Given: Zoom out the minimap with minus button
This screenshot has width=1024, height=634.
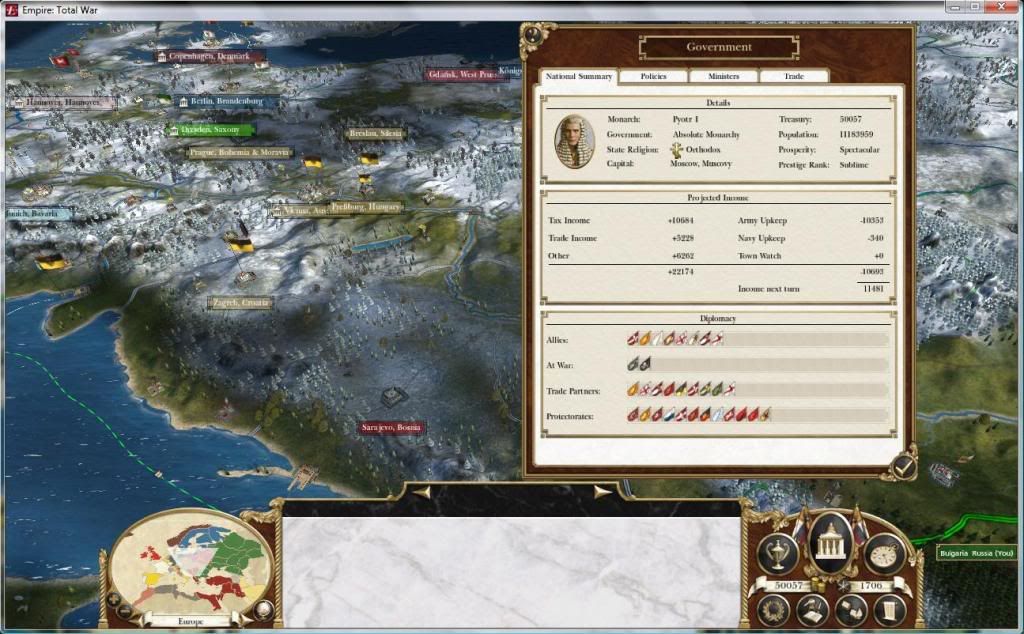Looking at the screenshot, I should [125, 610].
